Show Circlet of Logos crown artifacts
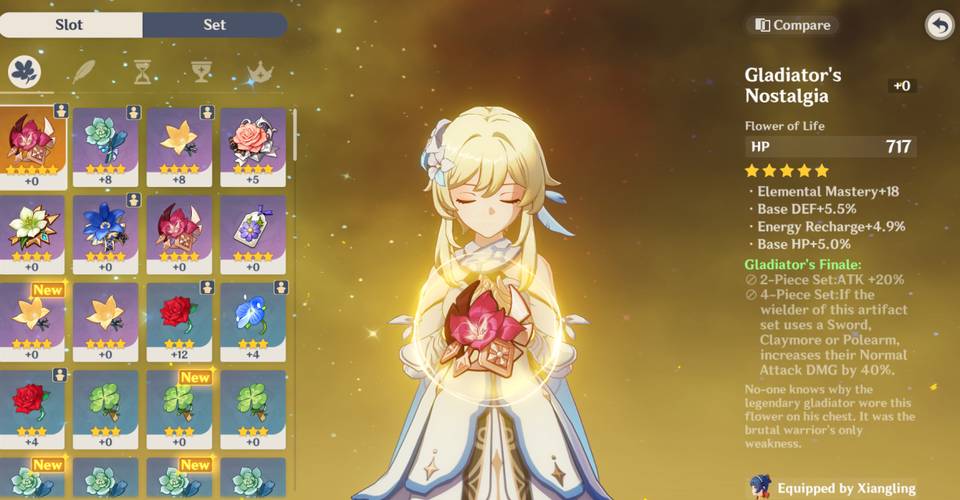 click(x=260, y=72)
